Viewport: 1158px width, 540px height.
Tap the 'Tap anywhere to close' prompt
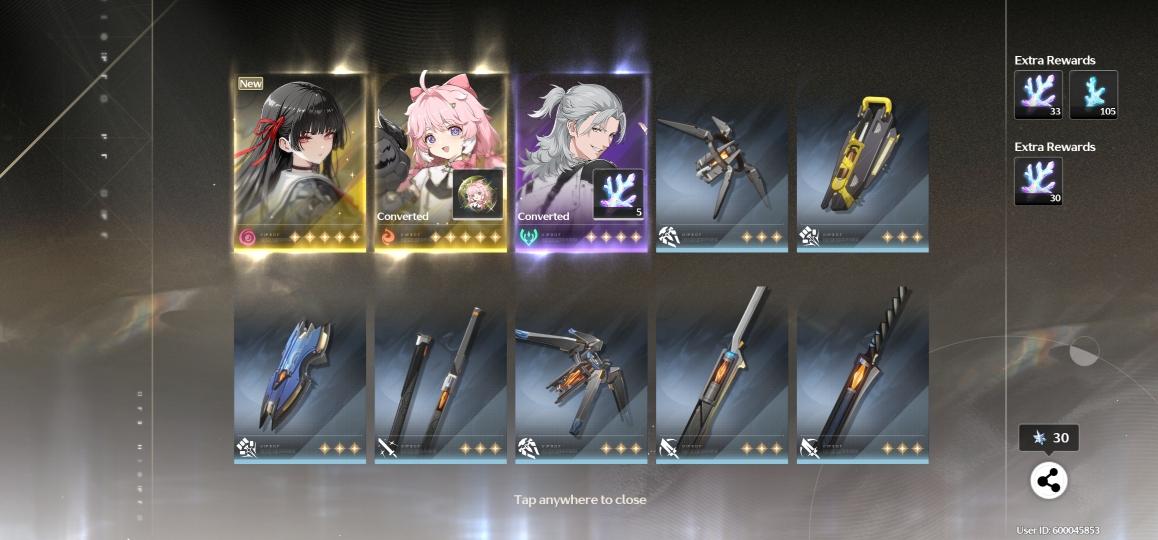(580, 499)
